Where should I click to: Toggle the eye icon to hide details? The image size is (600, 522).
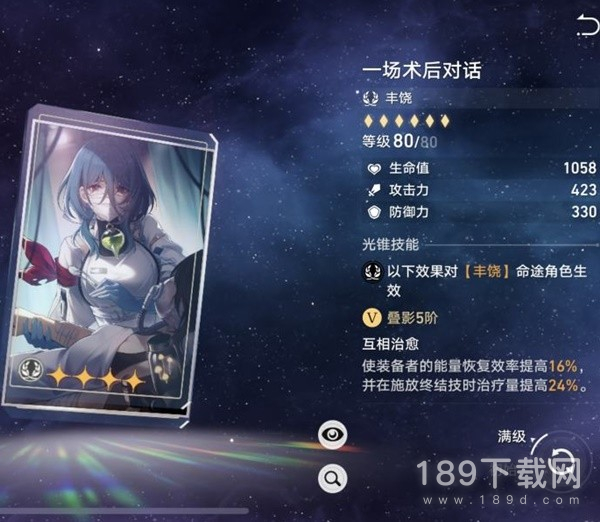coord(331,434)
